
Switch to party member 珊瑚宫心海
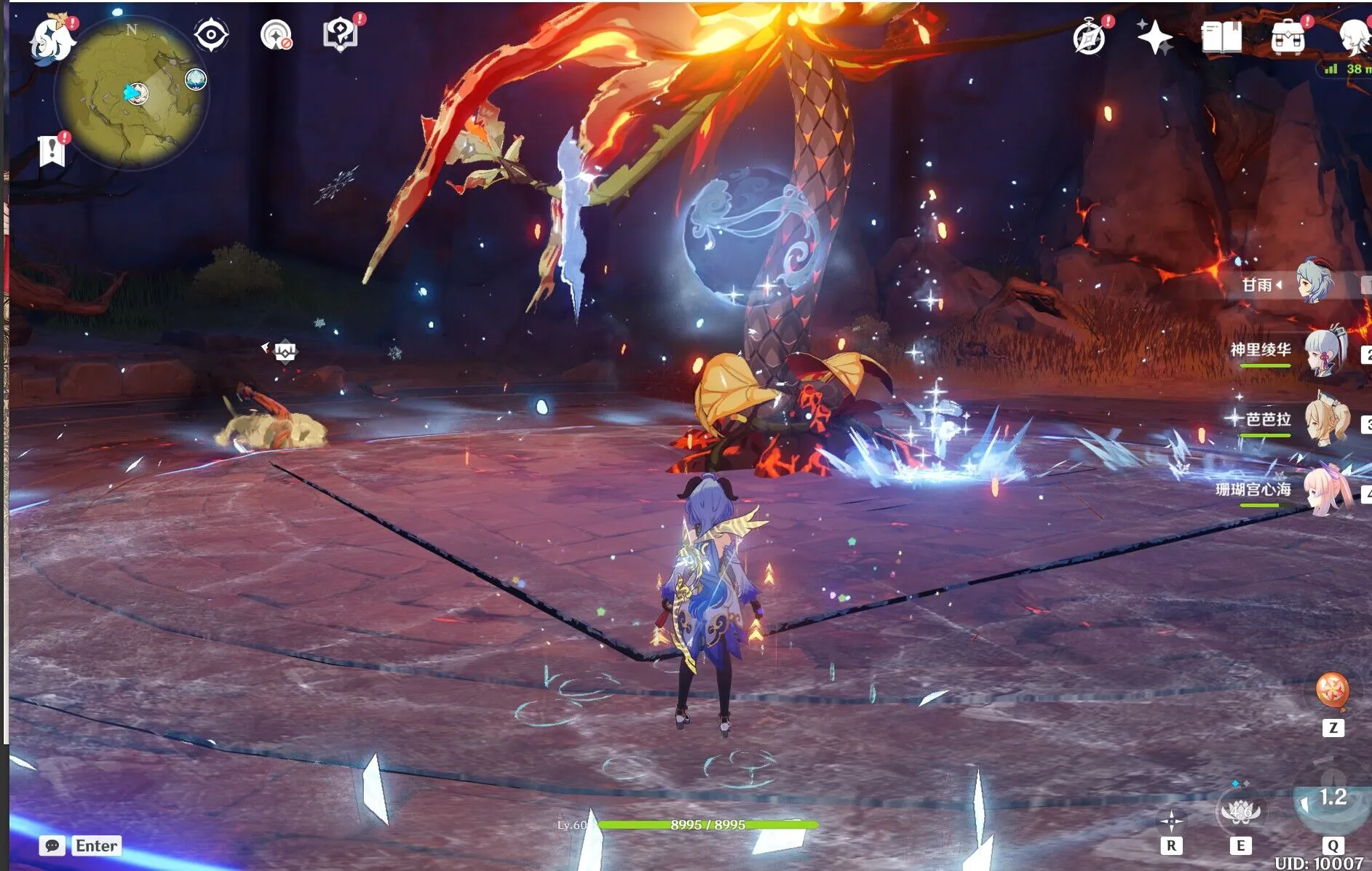pyautogui.click(x=1326, y=491)
